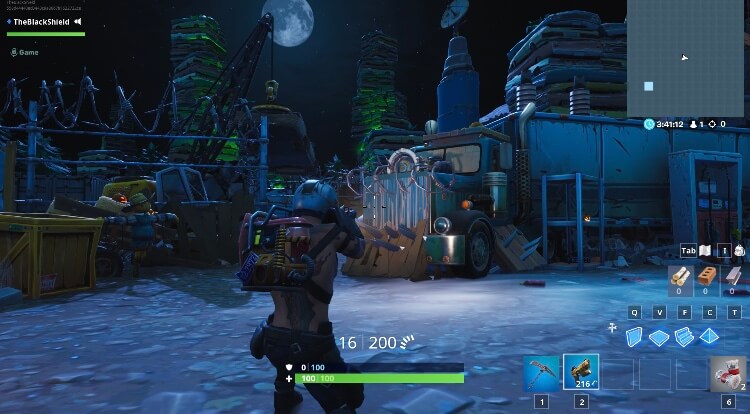Choose the teddy bear item slot
This screenshot has height=414, width=750.
pos(728,372)
